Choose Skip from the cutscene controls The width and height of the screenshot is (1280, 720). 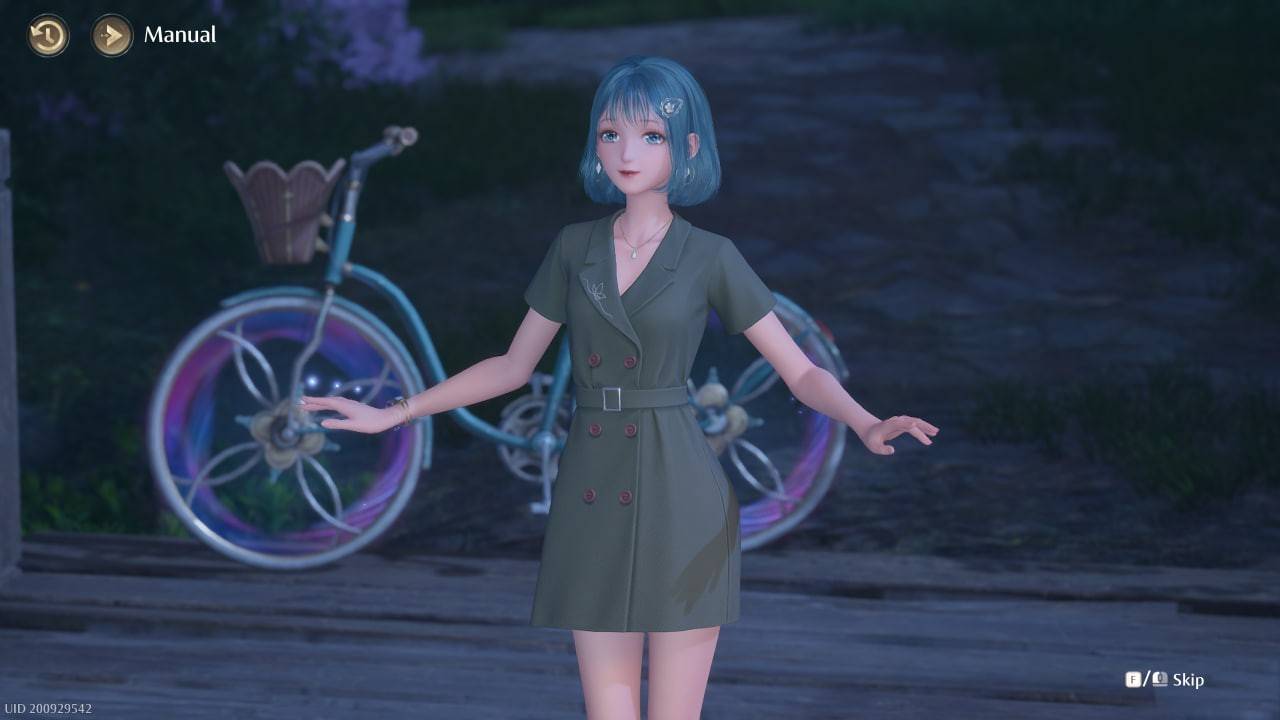click(x=1189, y=678)
